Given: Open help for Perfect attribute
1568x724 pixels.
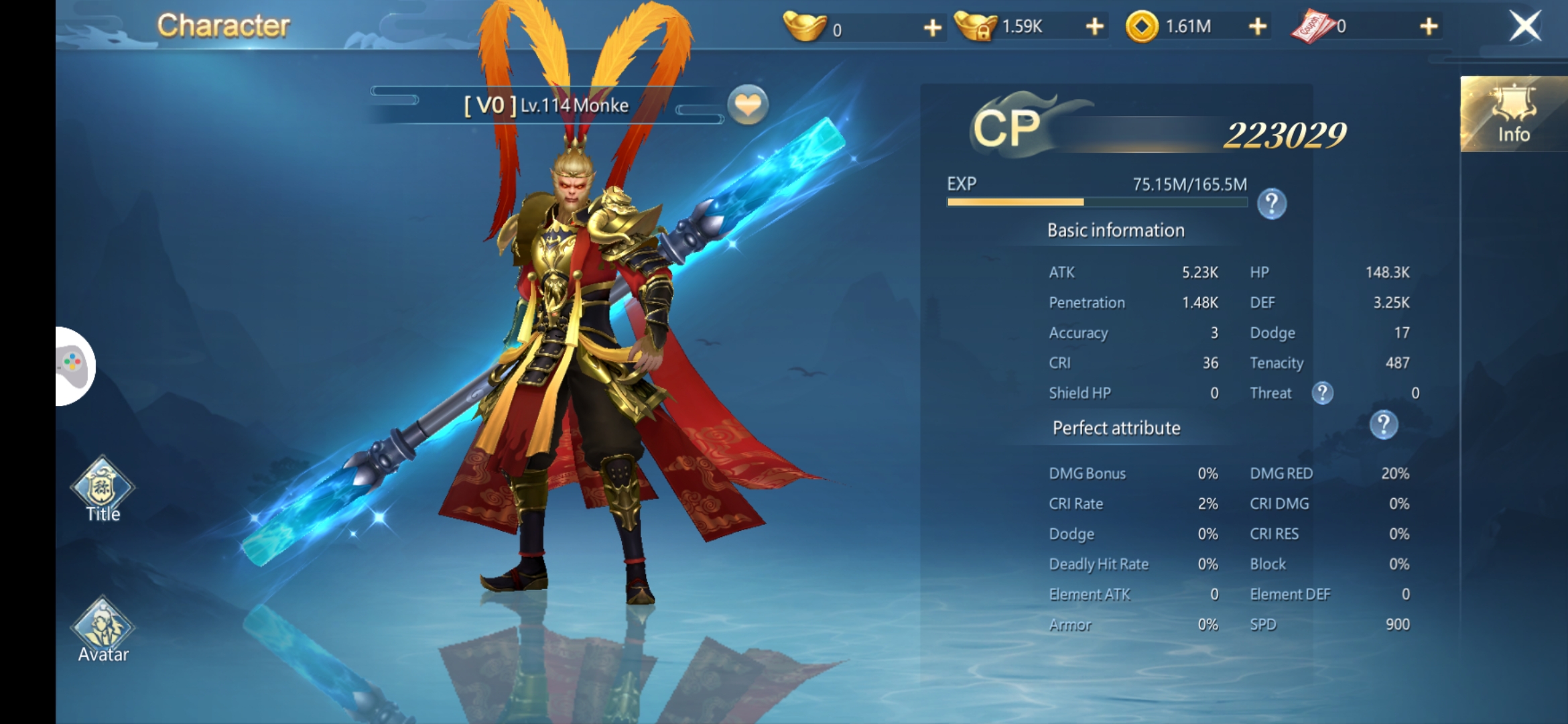Looking at the screenshot, I should point(1383,425).
